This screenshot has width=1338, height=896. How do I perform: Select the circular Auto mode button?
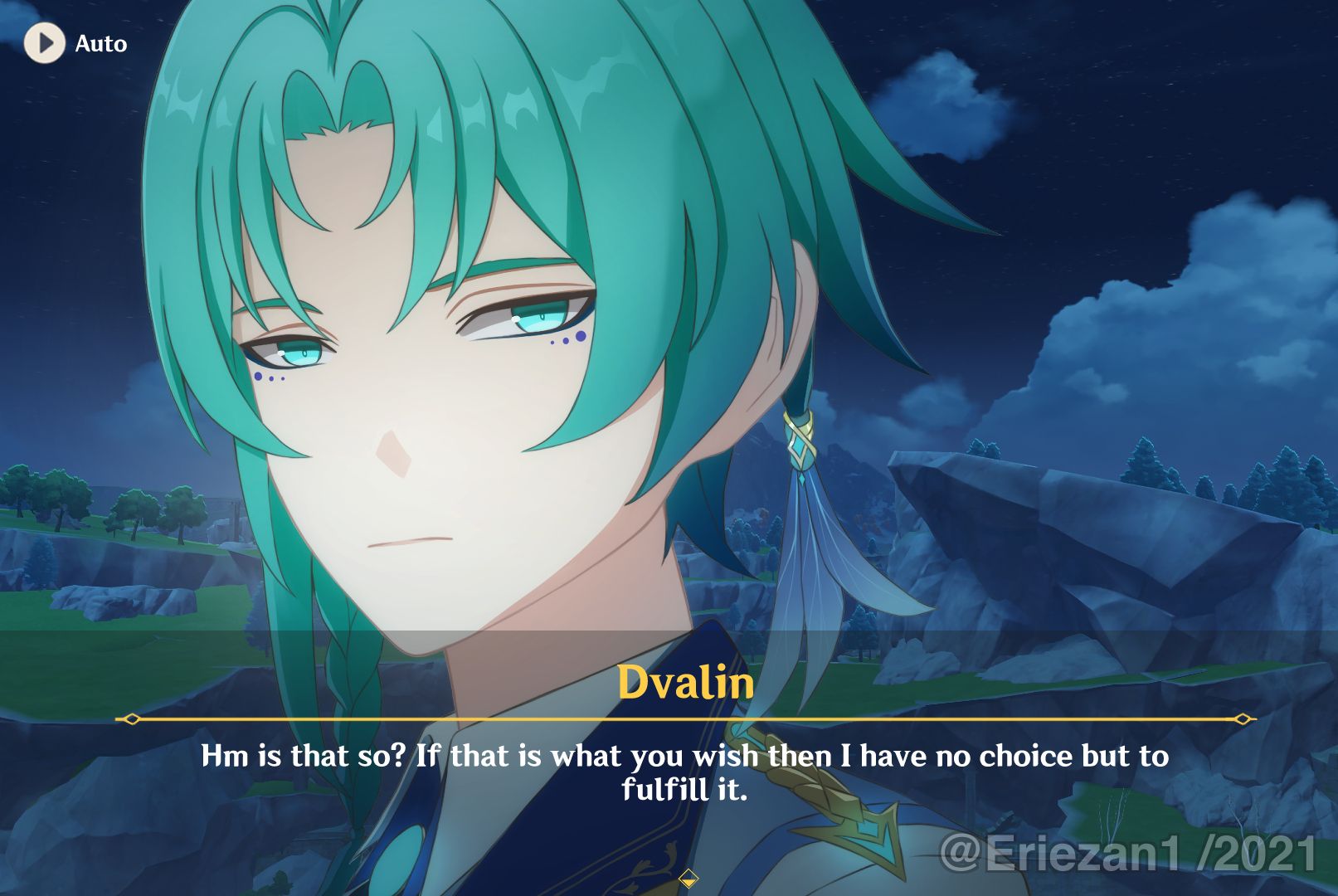(45, 43)
